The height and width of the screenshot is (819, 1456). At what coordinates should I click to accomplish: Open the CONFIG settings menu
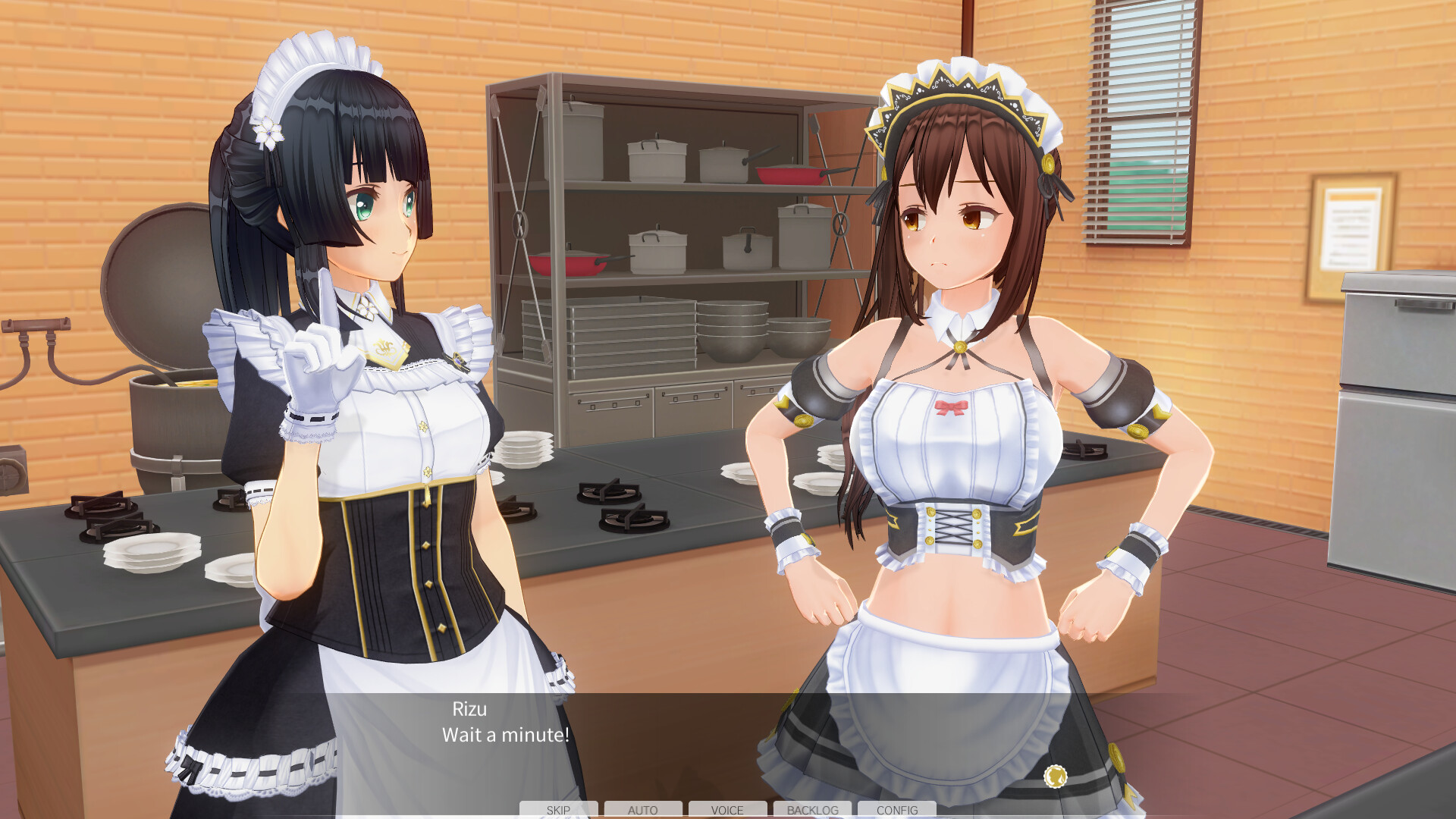point(896,810)
